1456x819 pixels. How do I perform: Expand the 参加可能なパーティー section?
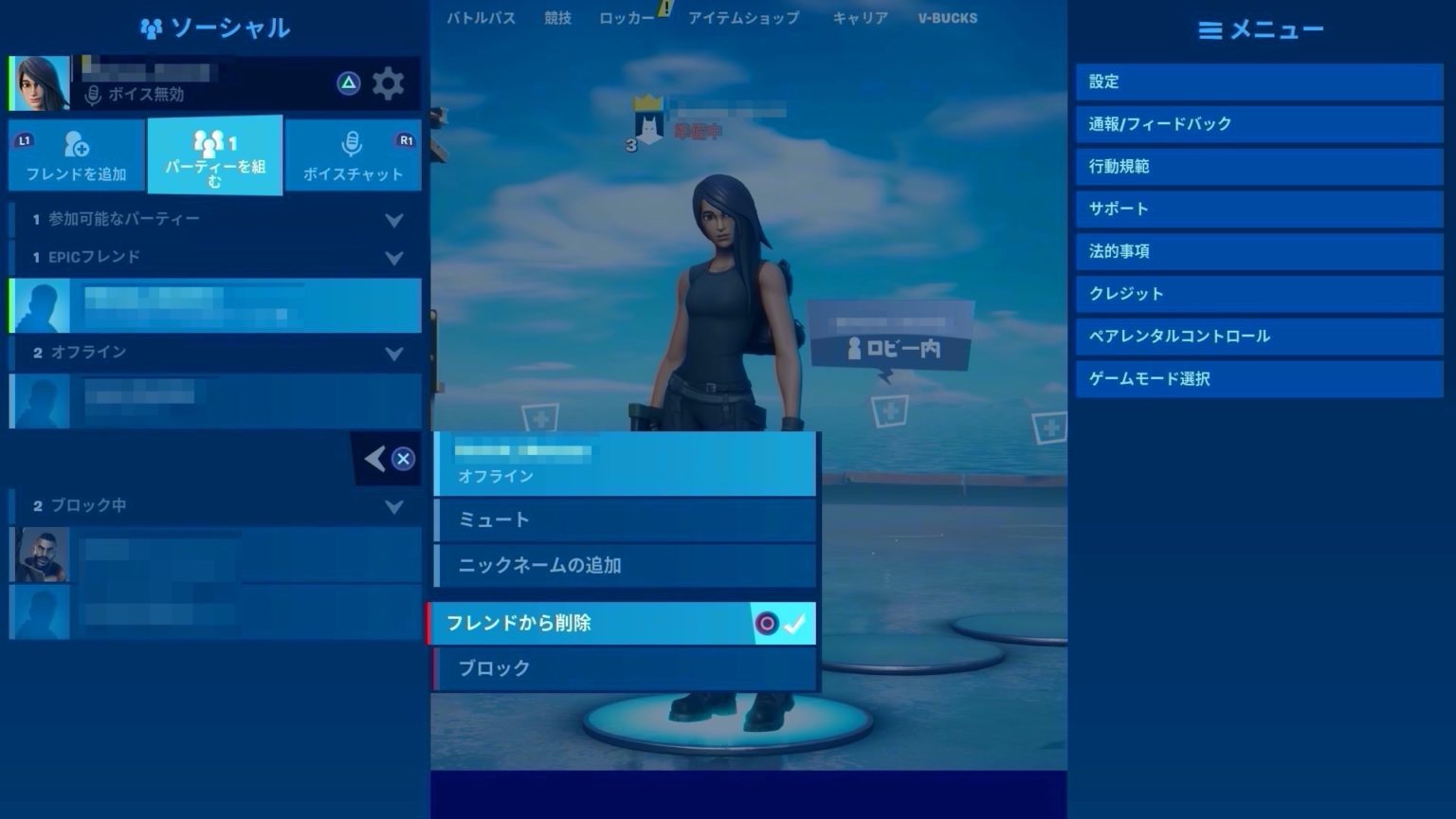395,219
